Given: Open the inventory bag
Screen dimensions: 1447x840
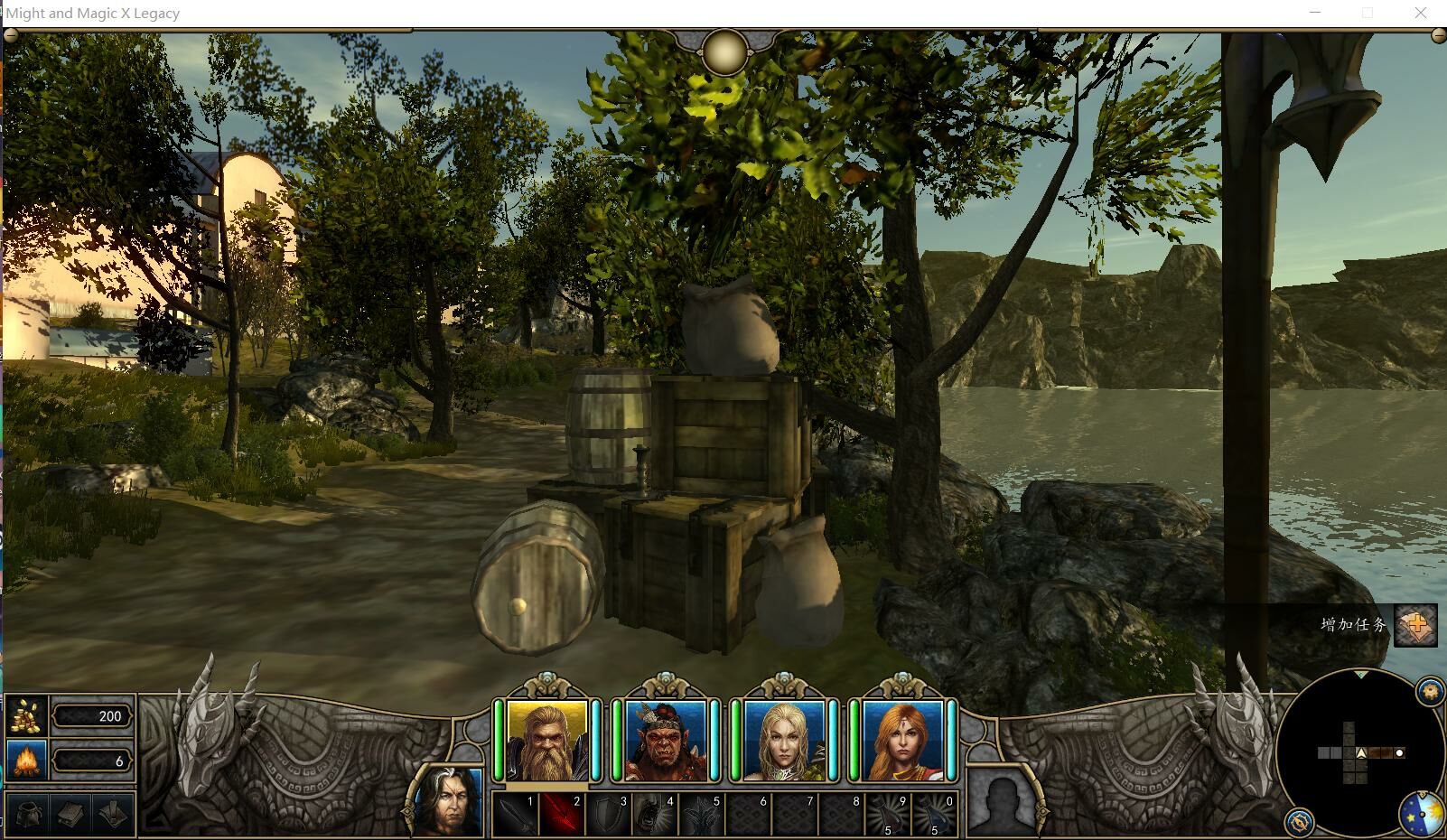Looking at the screenshot, I should 28,814.
